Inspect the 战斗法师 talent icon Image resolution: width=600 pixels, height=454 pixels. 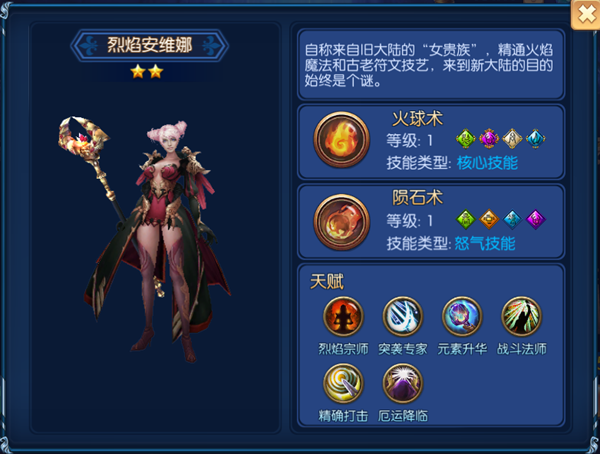(520, 316)
